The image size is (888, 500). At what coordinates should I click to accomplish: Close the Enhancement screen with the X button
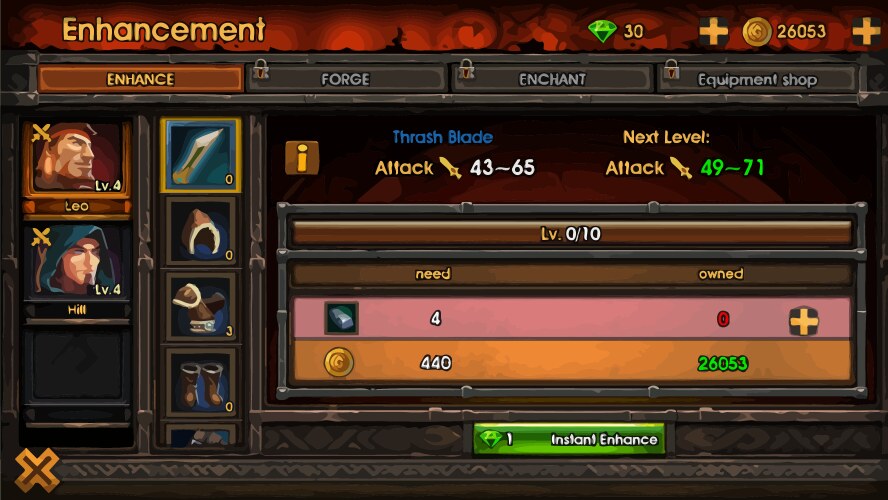coord(37,470)
